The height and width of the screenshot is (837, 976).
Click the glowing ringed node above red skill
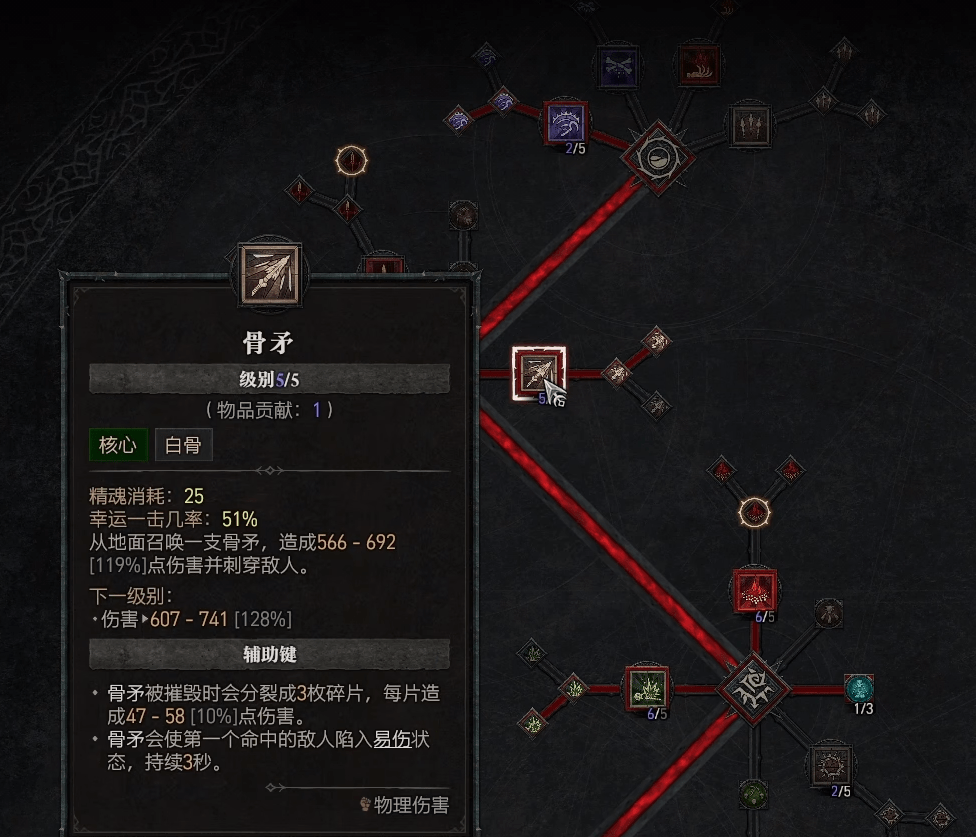[755, 513]
